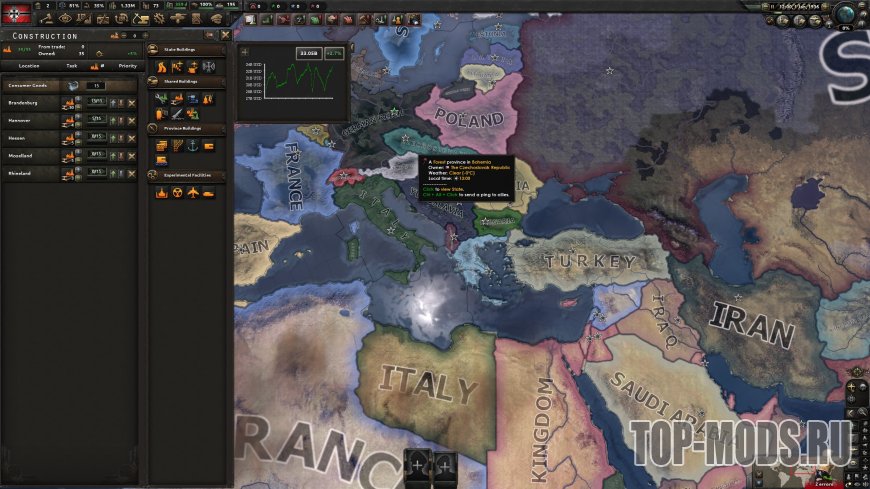Sort construction list by Priority column

click(x=127, y=66)
